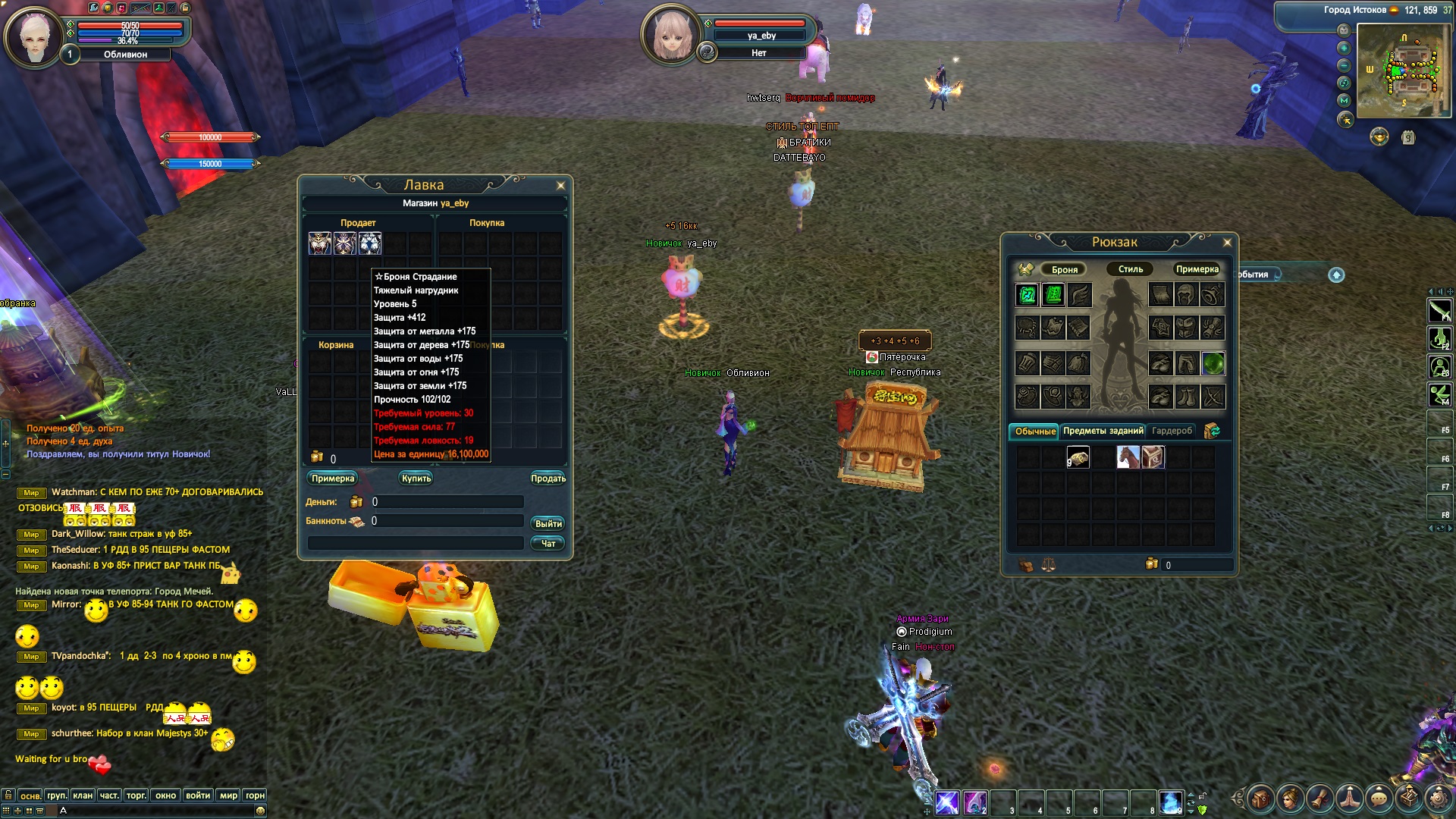This screenshot has width=1456, height=819.
Task: Switch to the торг. chat channel
Action: pos(136,795)
